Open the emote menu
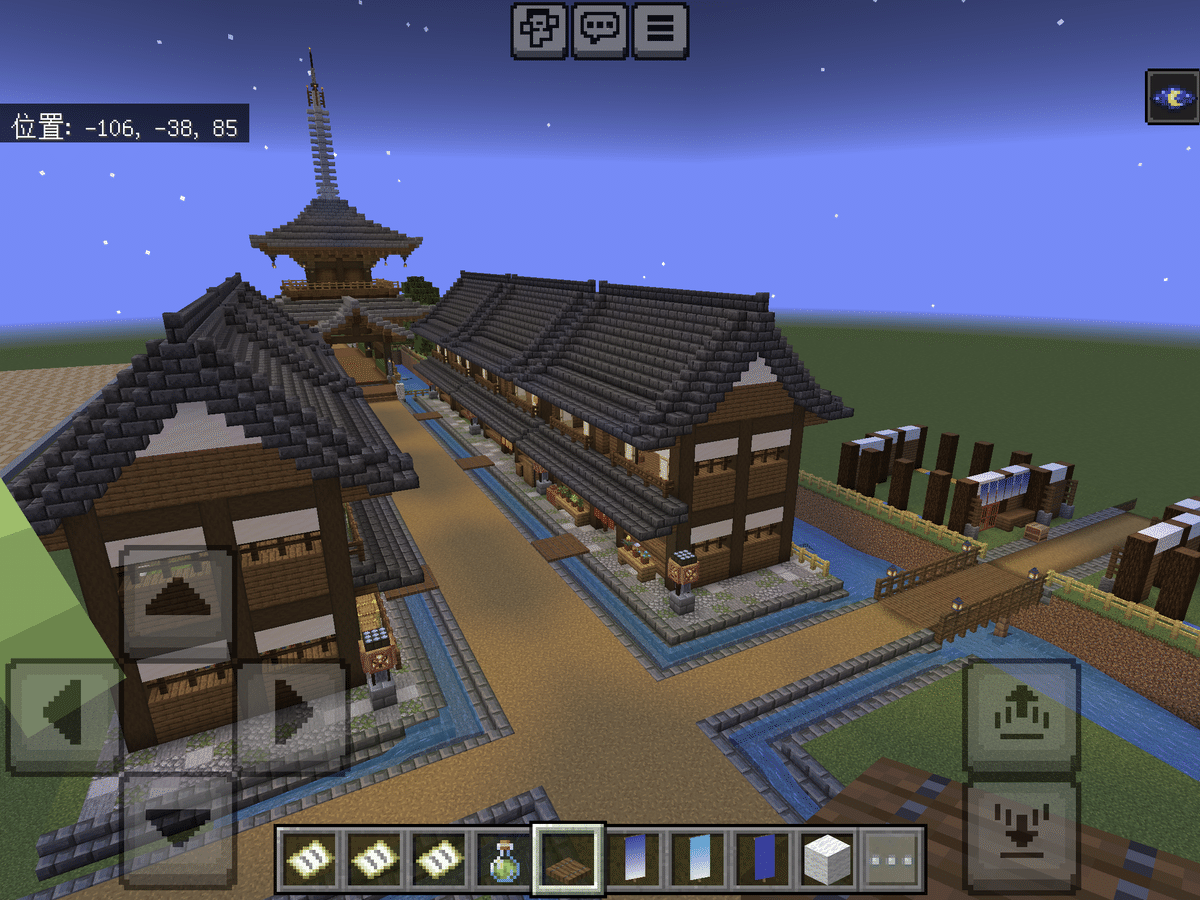 (540, 30)
